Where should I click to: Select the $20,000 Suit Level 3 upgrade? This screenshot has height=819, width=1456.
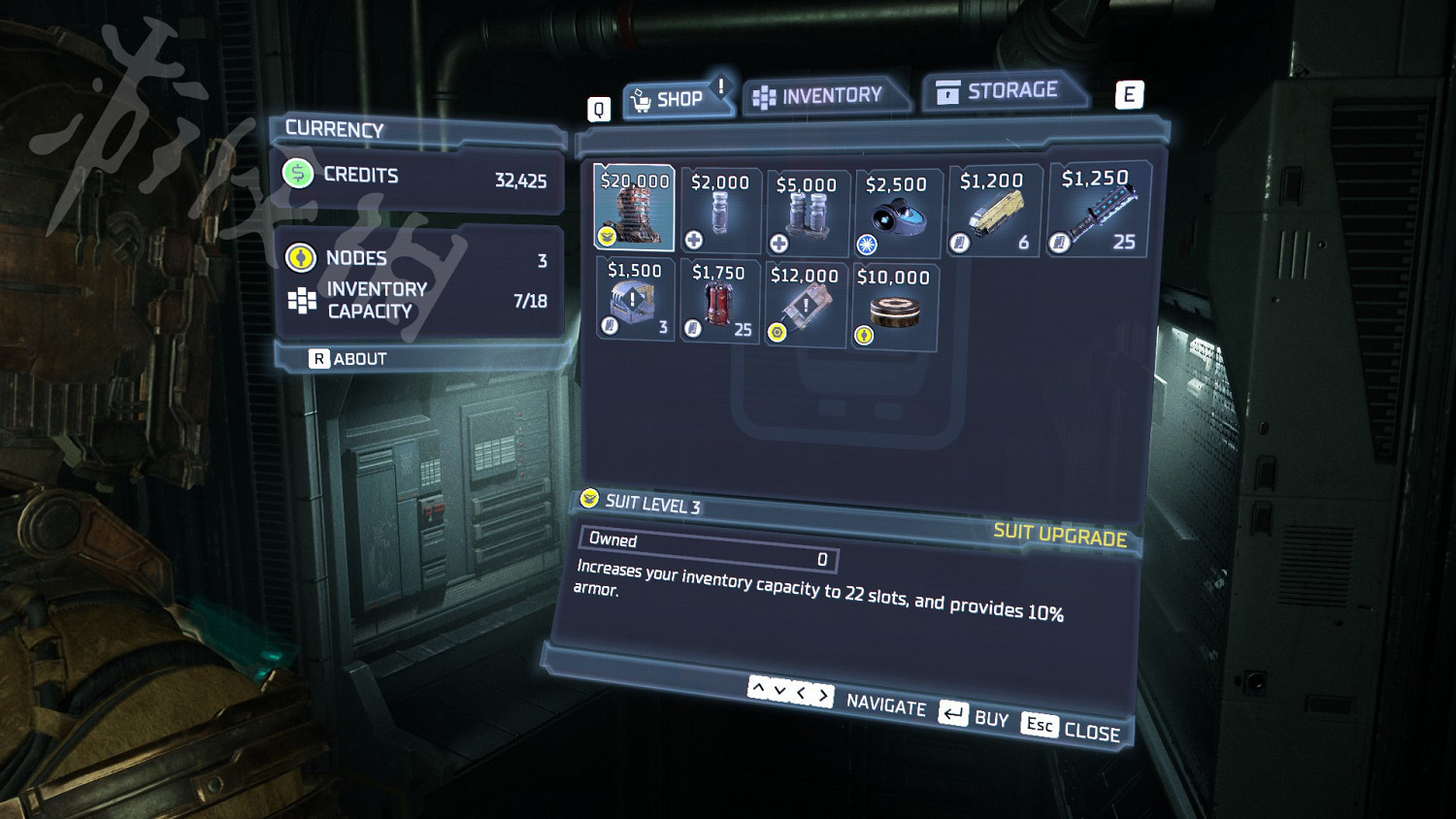pyautogui.click(x=634, y=207)
